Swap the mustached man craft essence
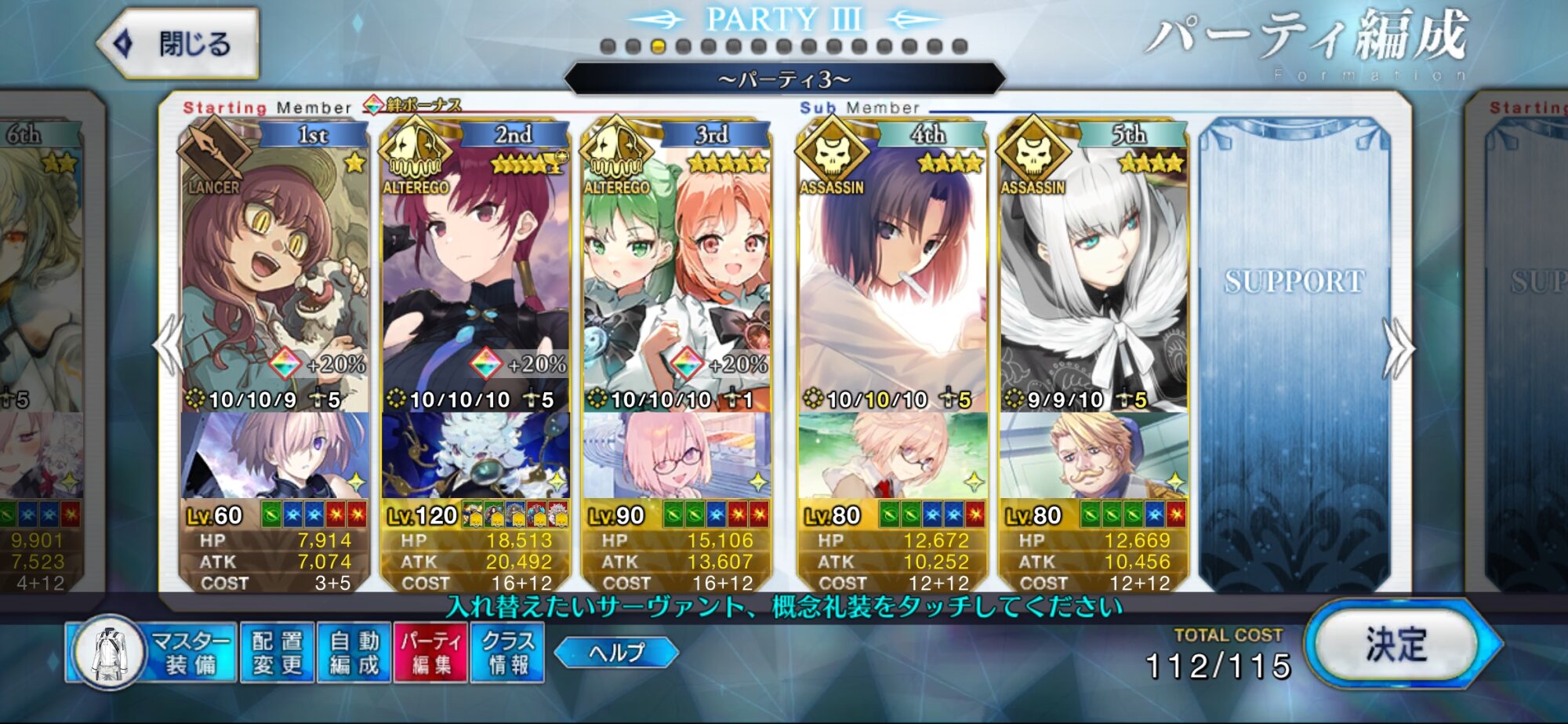The image size is (1568, 724). (x=1093, y=455)
